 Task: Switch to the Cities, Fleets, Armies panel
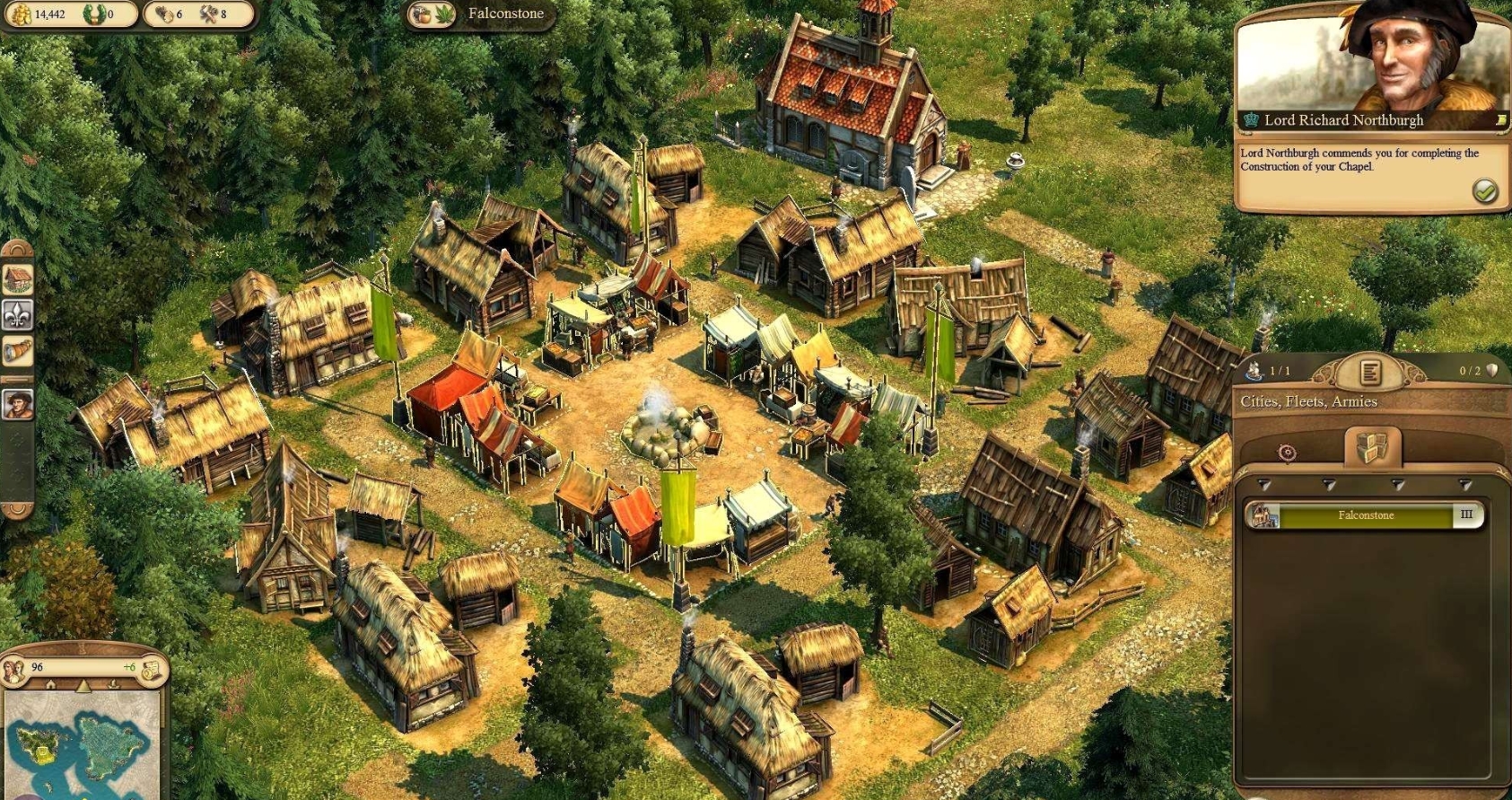[1308, 401]
